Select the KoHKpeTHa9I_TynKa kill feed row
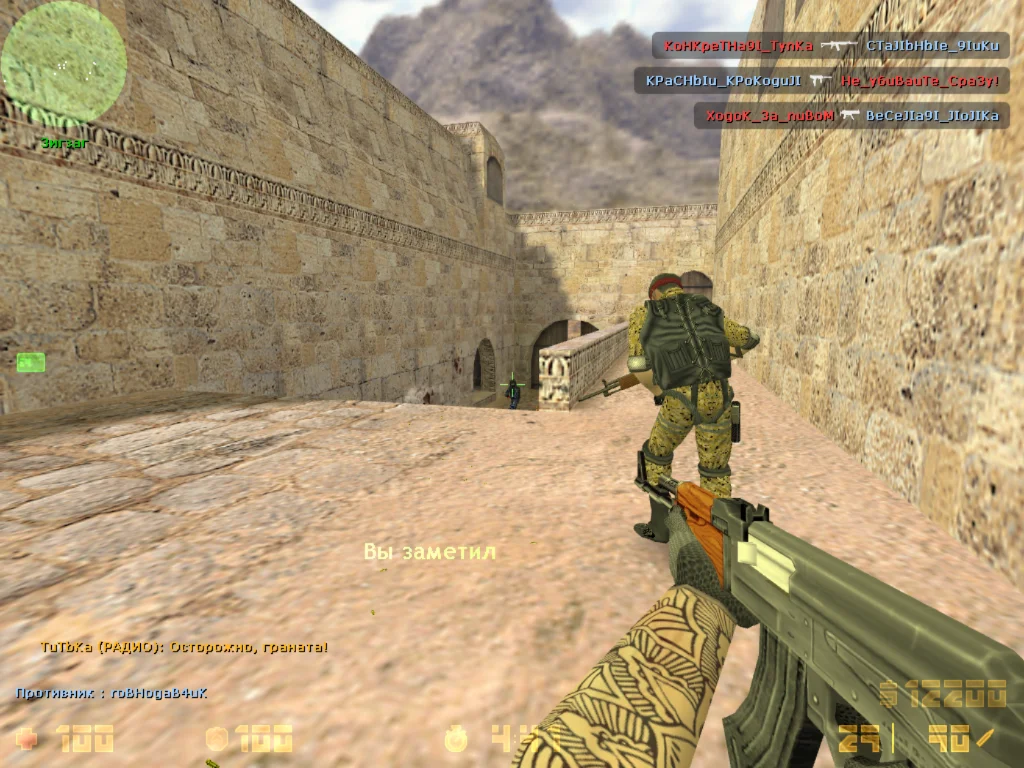1024x768 pixels. (830, 45)
